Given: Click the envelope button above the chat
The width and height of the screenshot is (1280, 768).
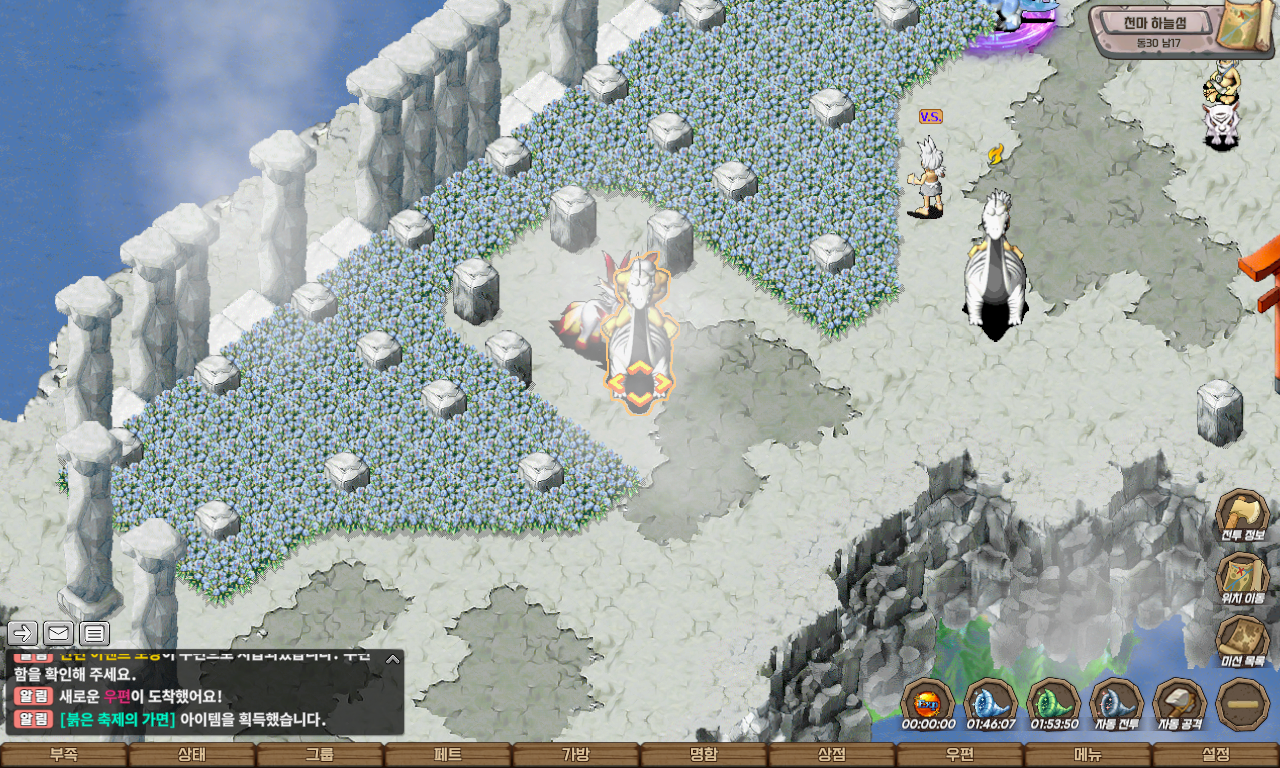Looking at the screenshot, I should pos(59,633).
